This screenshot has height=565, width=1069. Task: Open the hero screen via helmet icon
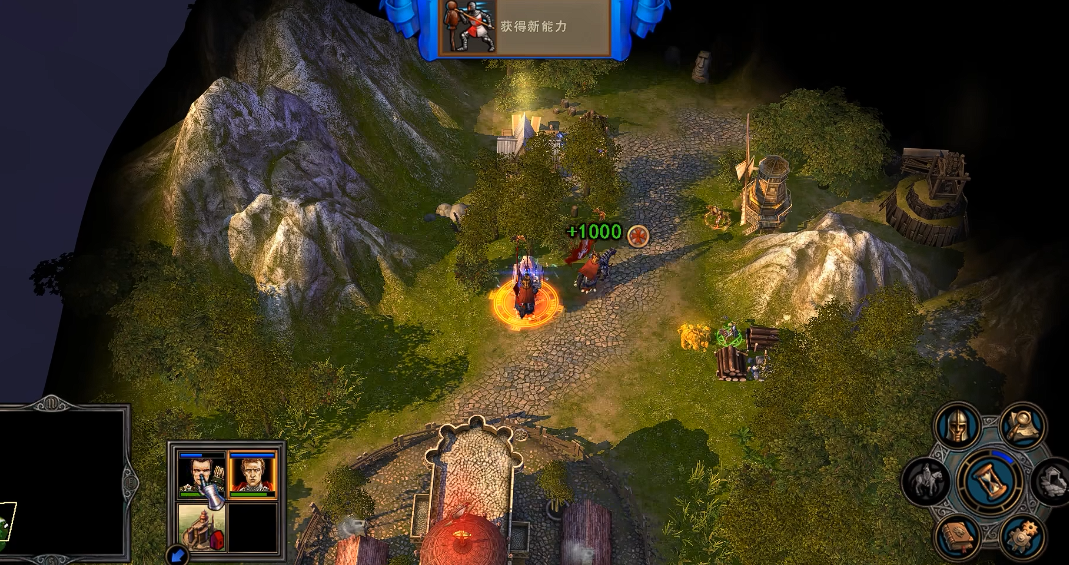[957, 426]
